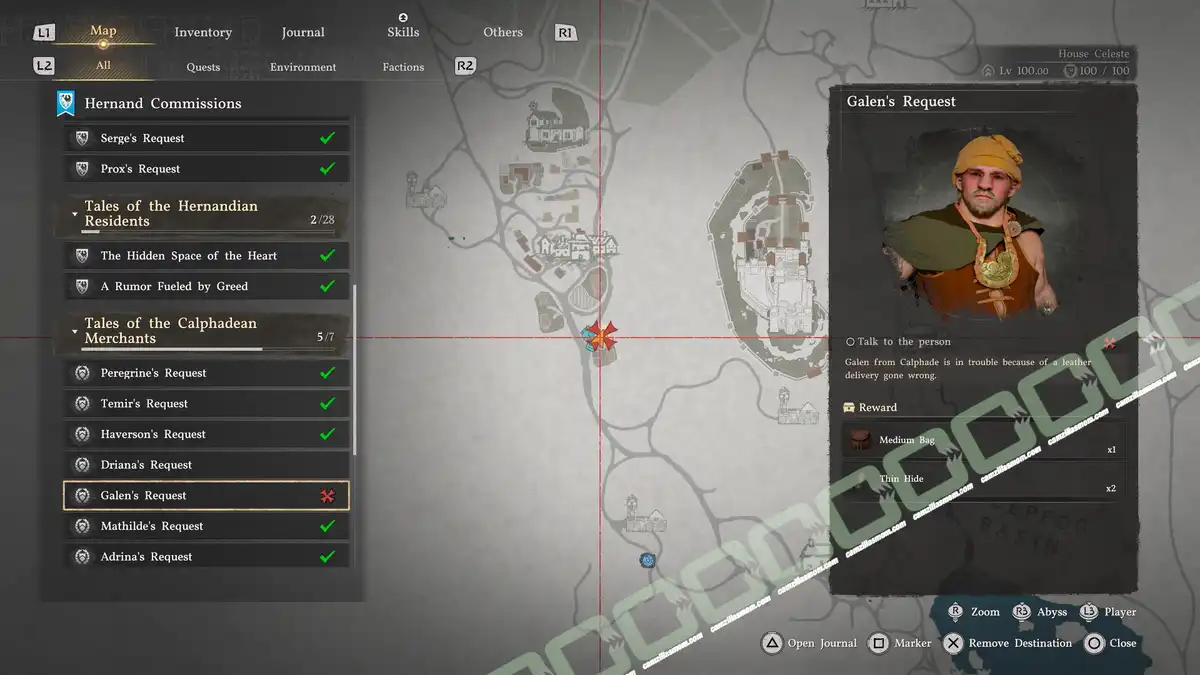Filter map list by Quests
The width and height of the screenshot is (1200, 675).
pos(203,67)
